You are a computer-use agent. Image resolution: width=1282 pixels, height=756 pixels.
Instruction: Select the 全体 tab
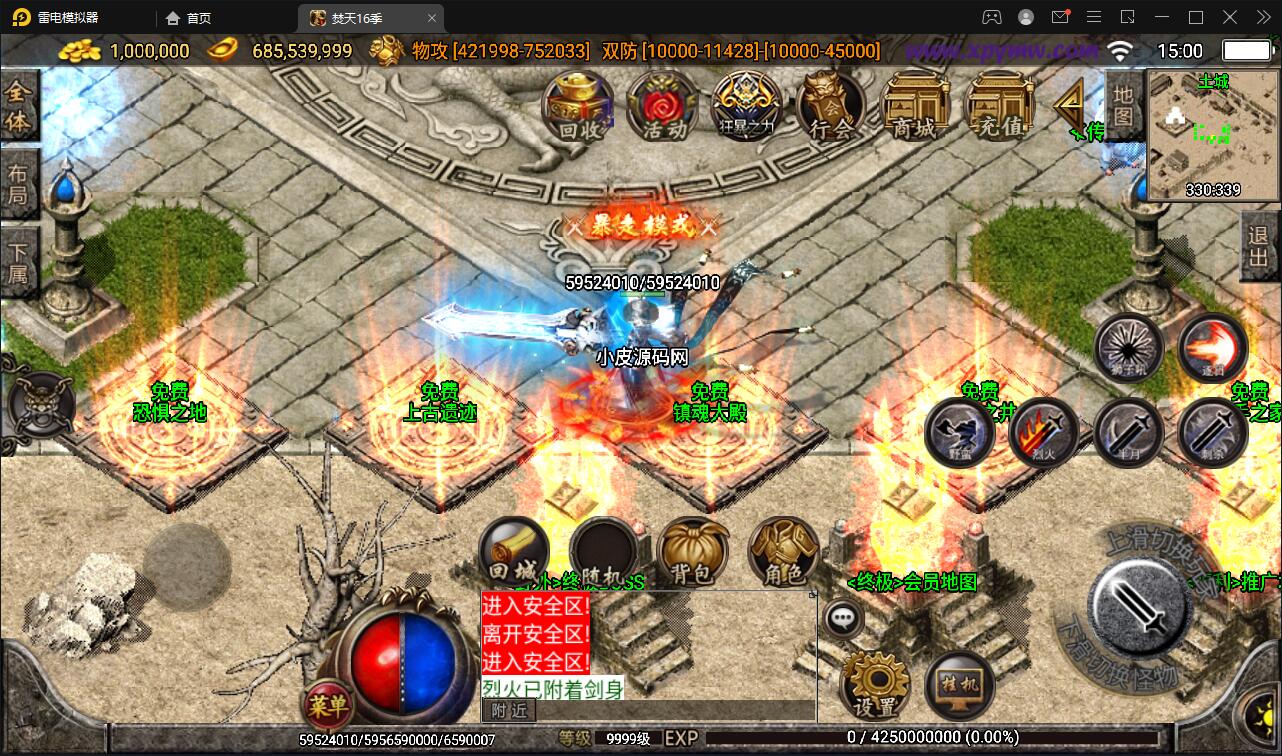pos(18,106)
